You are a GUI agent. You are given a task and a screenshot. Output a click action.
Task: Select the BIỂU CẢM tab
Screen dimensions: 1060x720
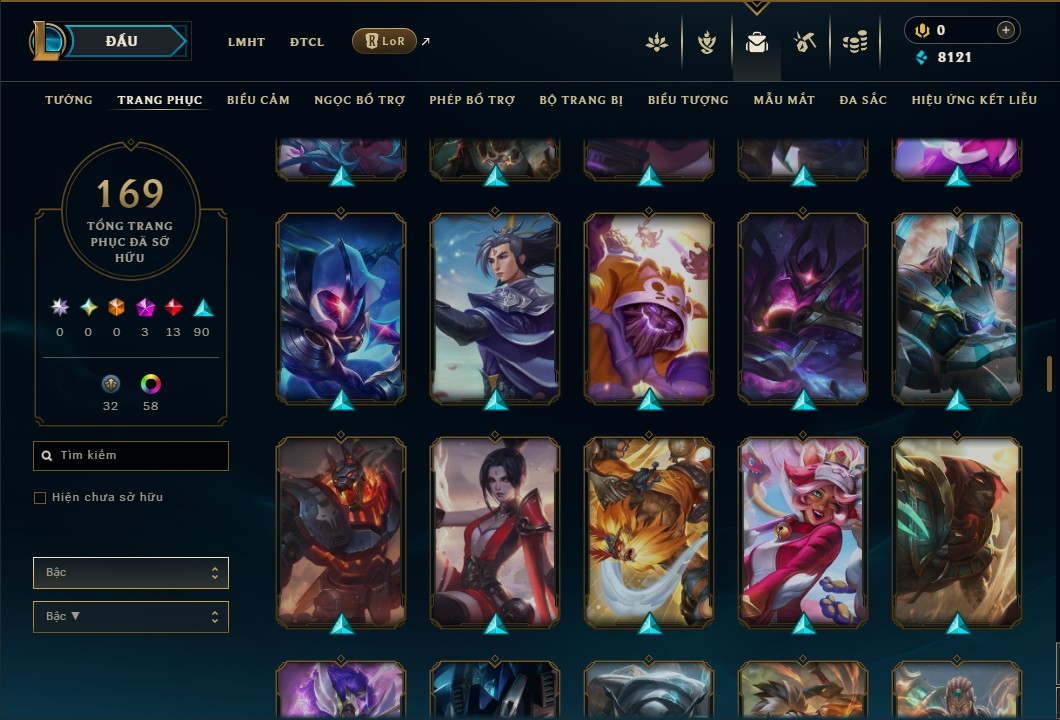258,100
